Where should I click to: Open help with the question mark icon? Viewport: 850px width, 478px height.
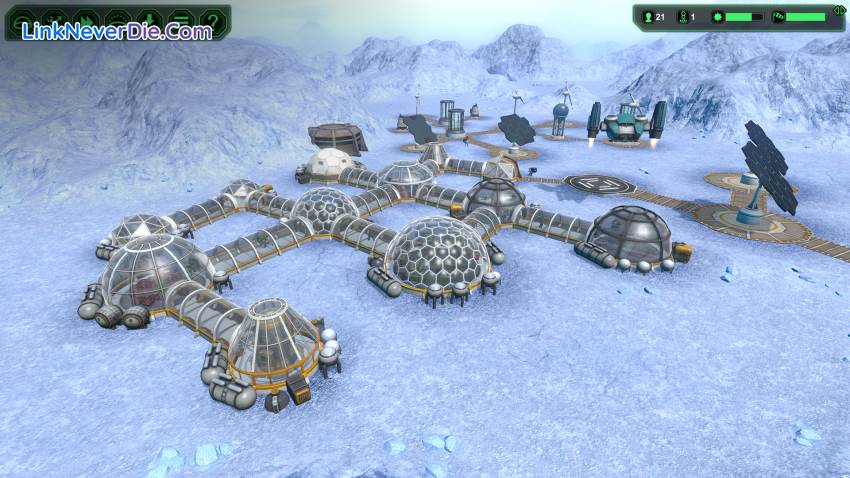[212, 19]
